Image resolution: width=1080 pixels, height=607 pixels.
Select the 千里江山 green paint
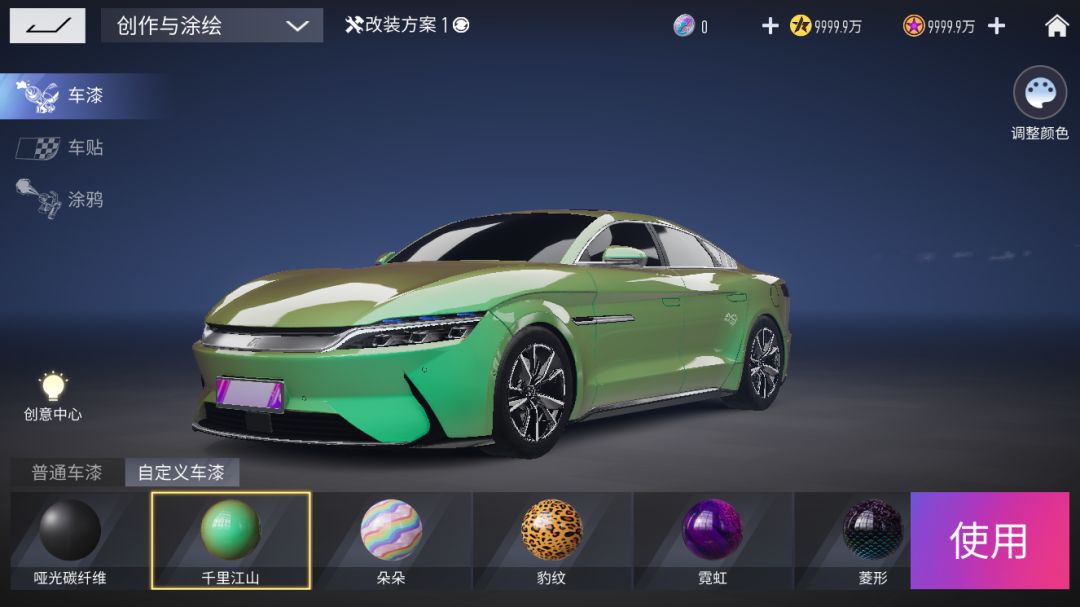click(231, 540)
